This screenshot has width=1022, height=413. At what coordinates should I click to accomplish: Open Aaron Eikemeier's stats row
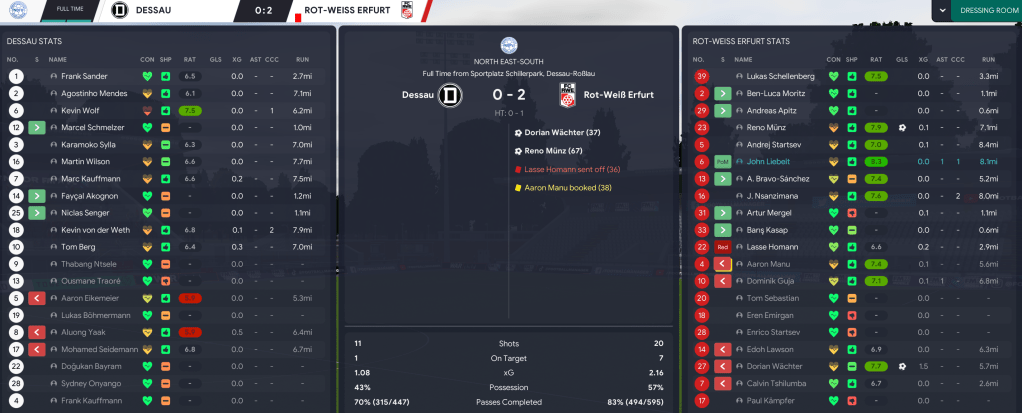92,298
